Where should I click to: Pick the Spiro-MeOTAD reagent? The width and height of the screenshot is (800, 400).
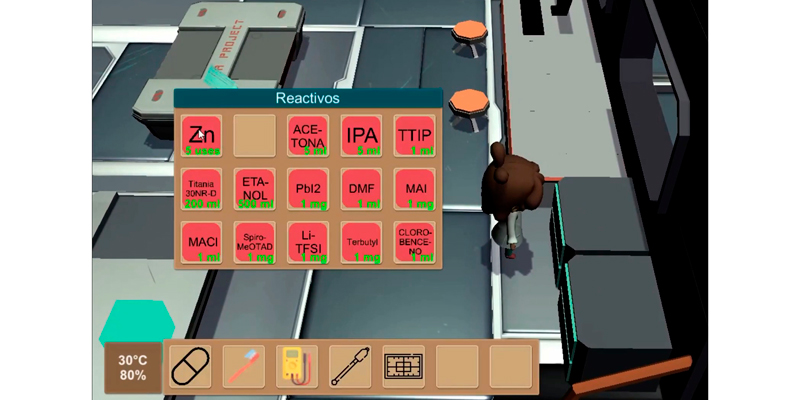point(255,241)
